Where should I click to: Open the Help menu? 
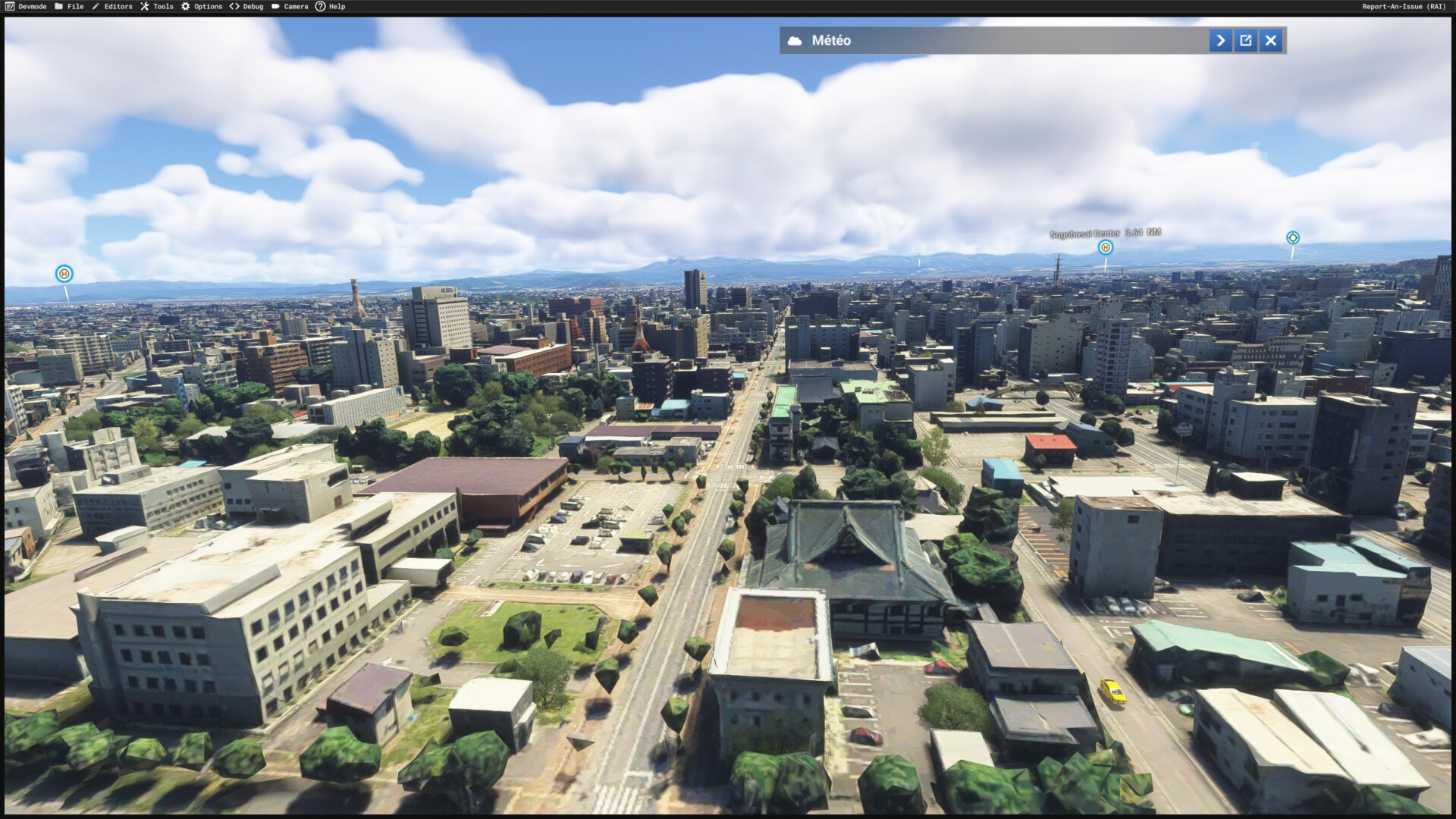coord(331,7)
